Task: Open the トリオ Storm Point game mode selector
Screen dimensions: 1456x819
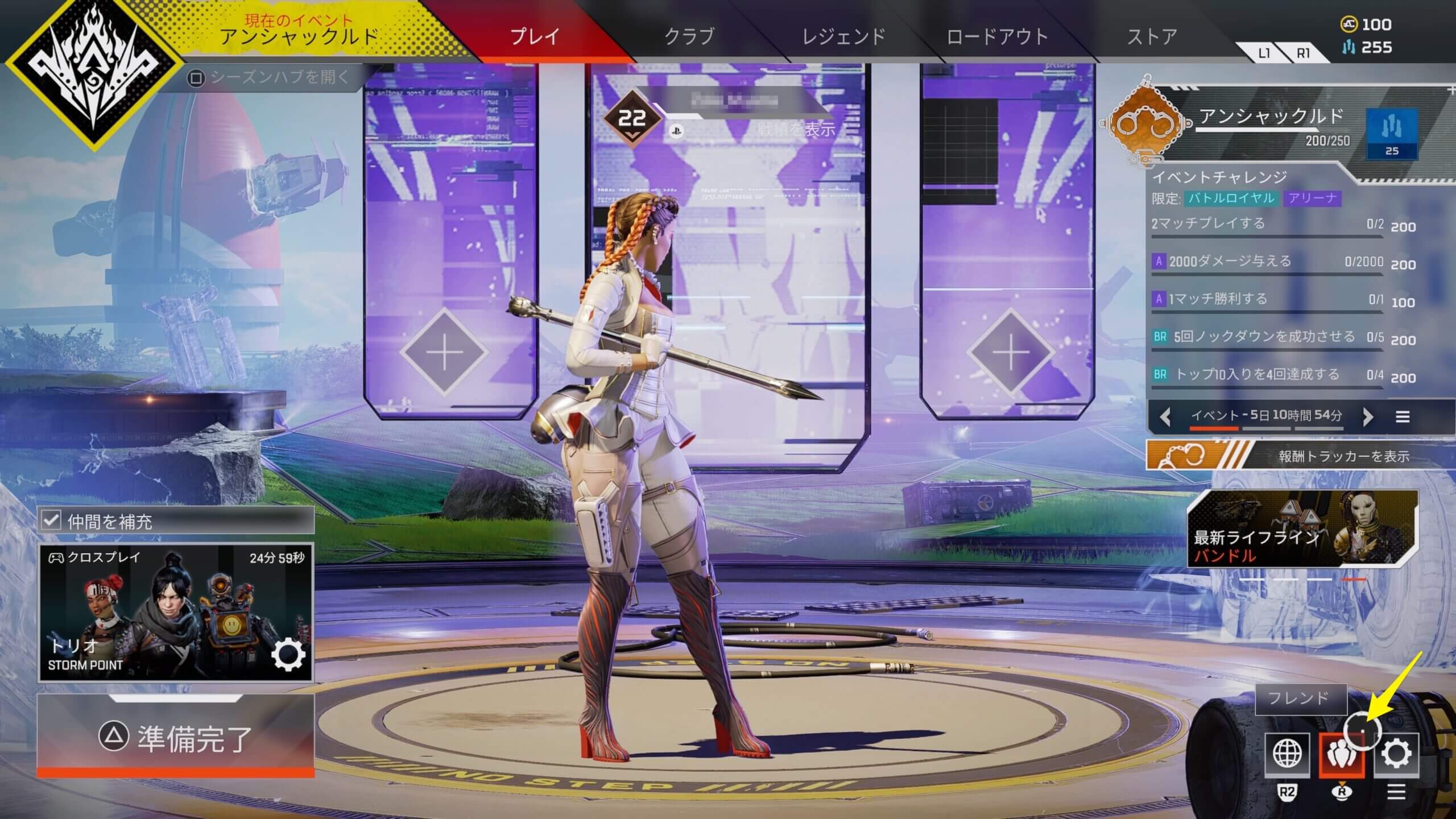Action: [x=175, y=613]
